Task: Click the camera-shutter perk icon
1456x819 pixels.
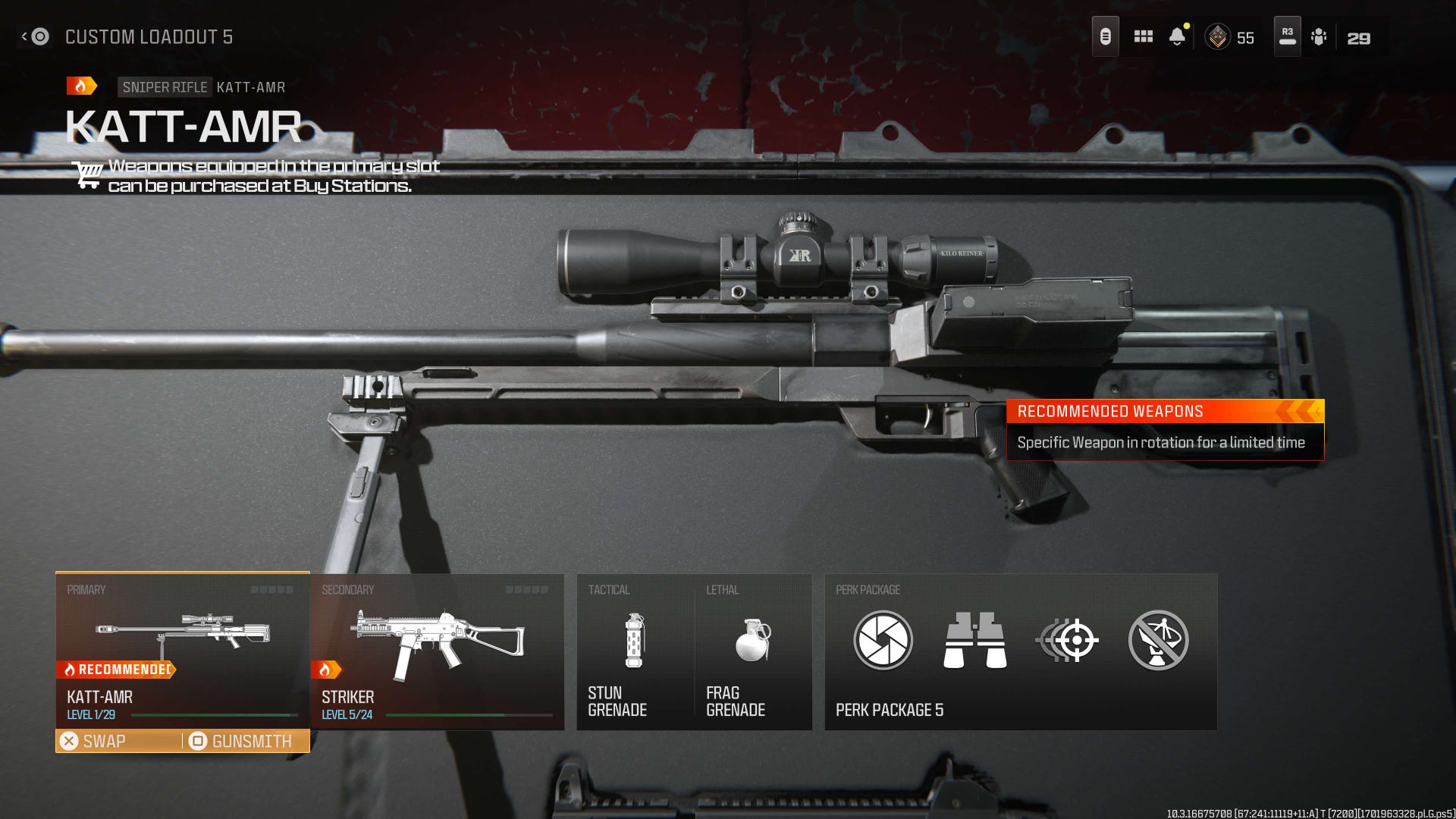Action: [882, 641]
